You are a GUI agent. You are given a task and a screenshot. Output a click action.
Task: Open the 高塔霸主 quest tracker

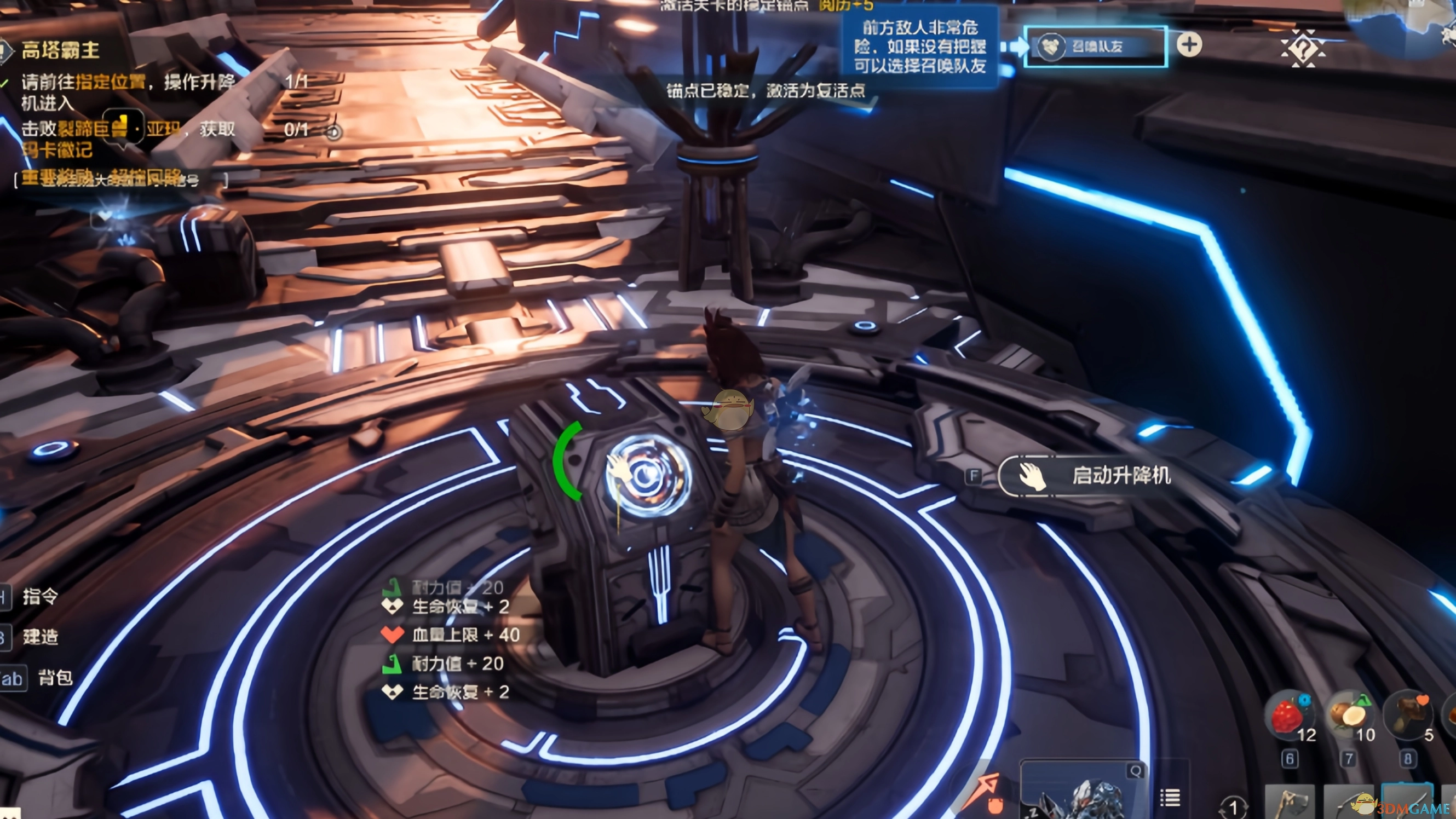[x=60, y=50]
